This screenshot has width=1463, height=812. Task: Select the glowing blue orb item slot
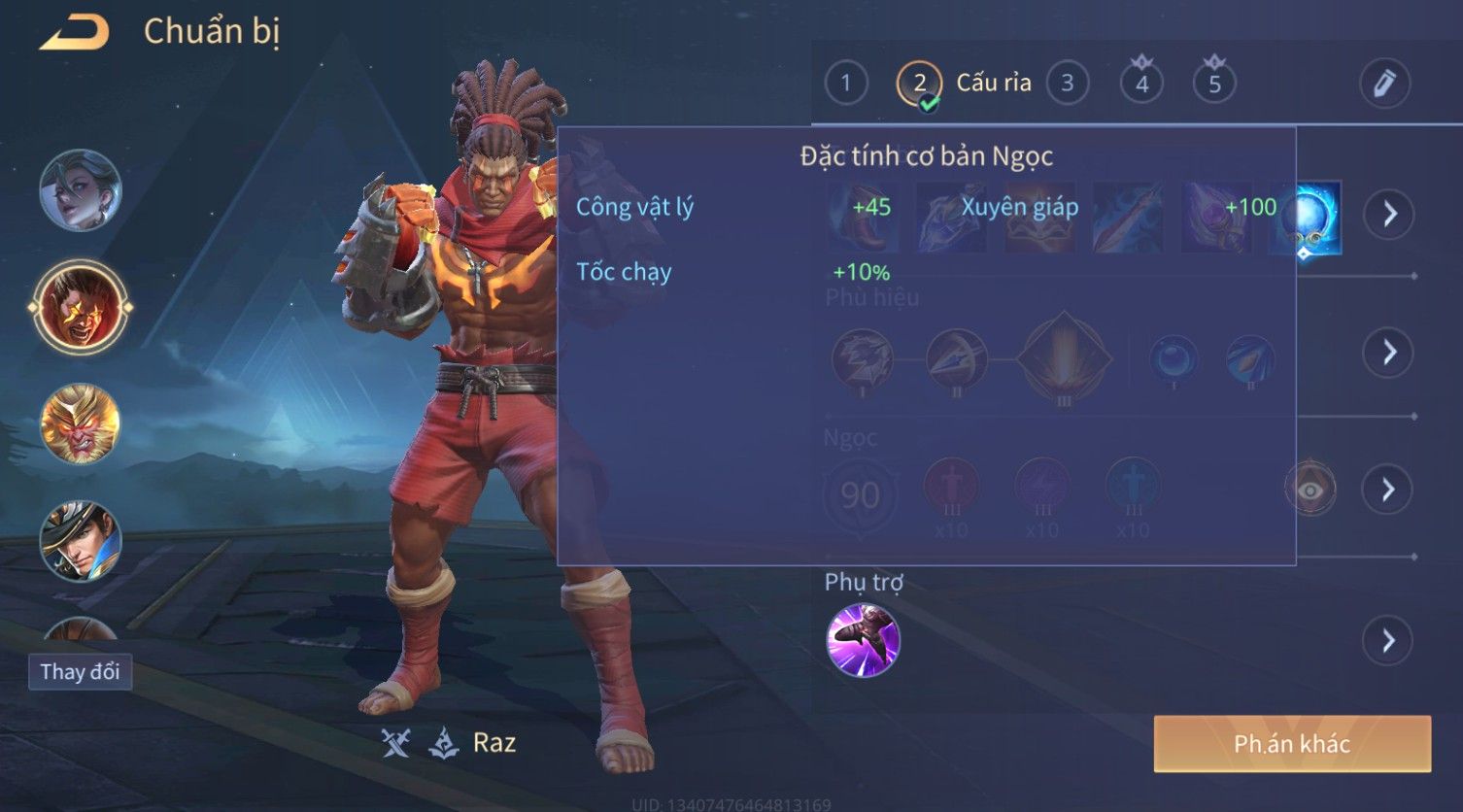1307,218
